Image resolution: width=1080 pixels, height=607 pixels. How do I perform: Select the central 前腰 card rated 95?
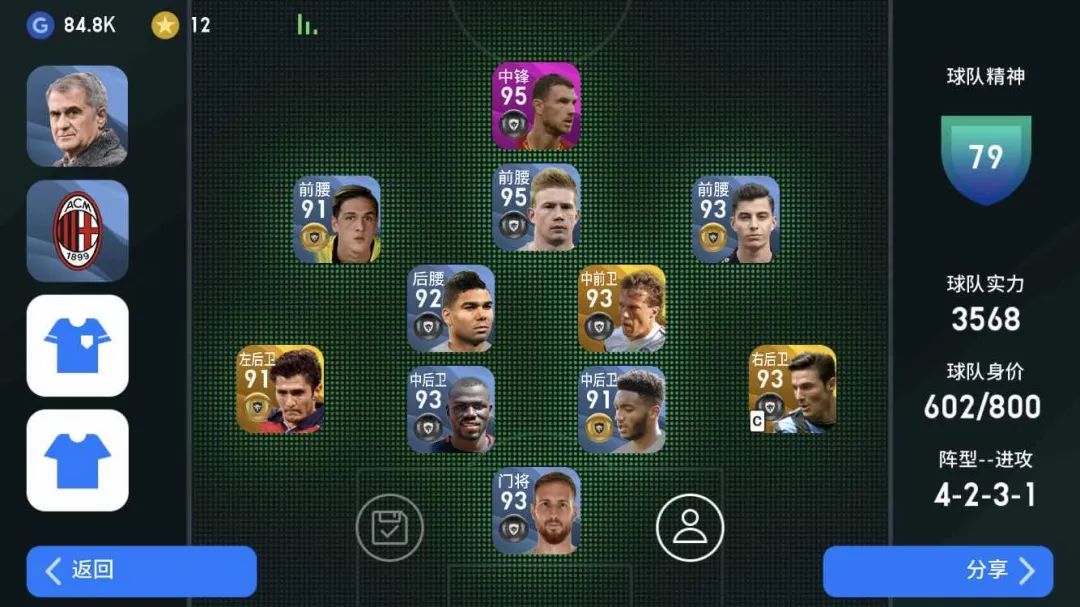pyautogui.click(x=536, y=207)
